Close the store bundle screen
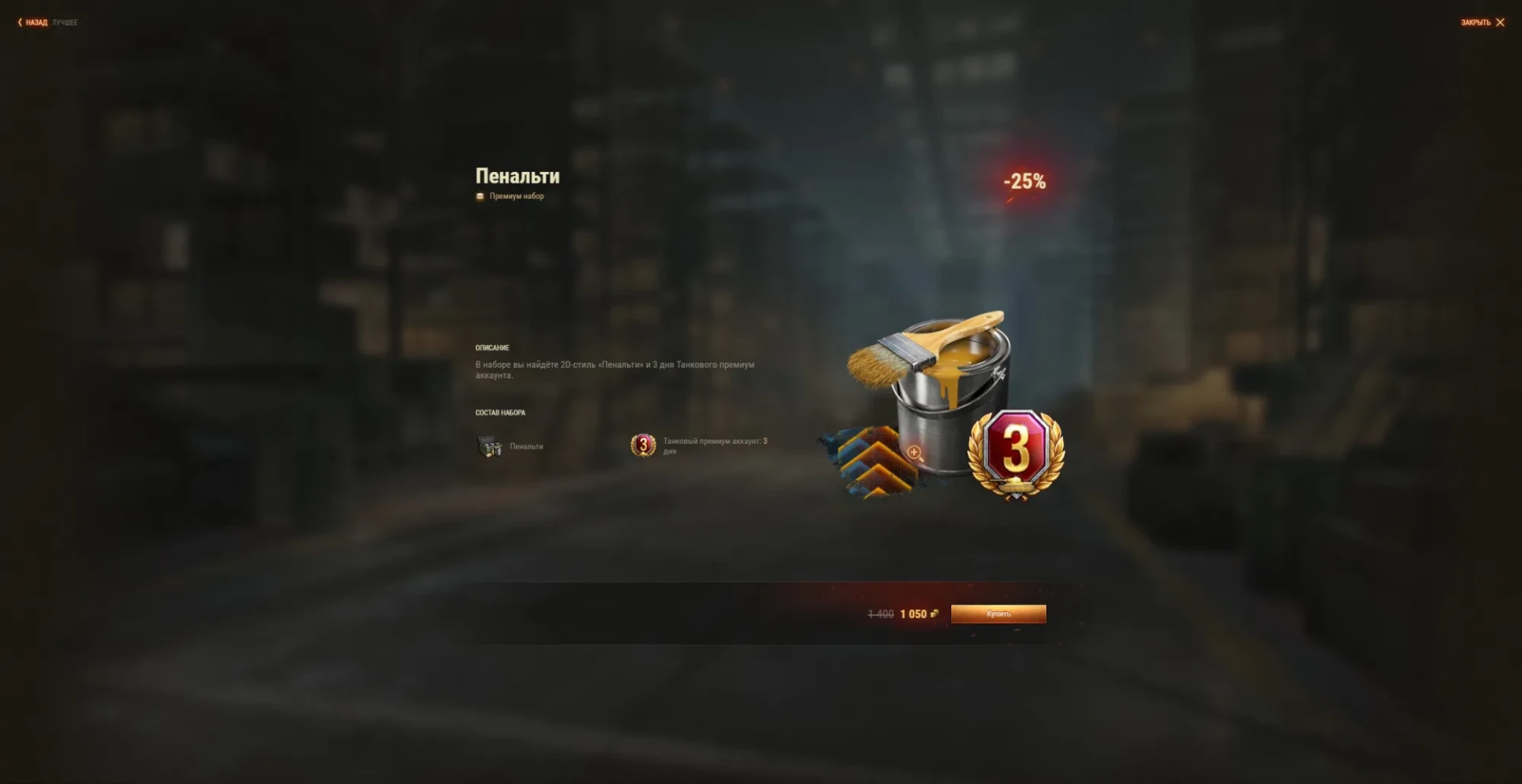The height and width of the screenshot is (784, 1522). pos(1482,22)
